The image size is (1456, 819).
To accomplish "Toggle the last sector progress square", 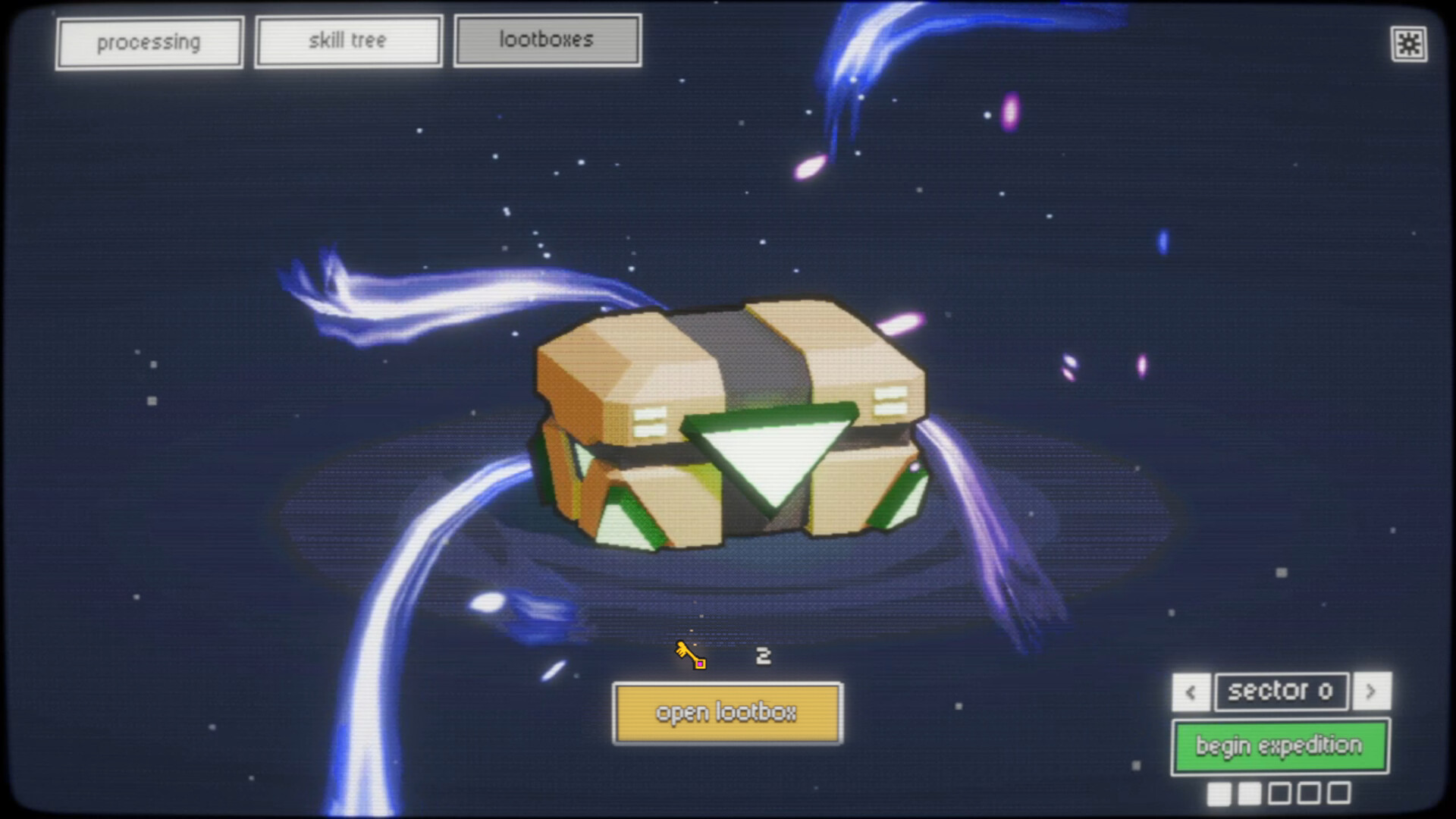I will [x=1341, y=794].
